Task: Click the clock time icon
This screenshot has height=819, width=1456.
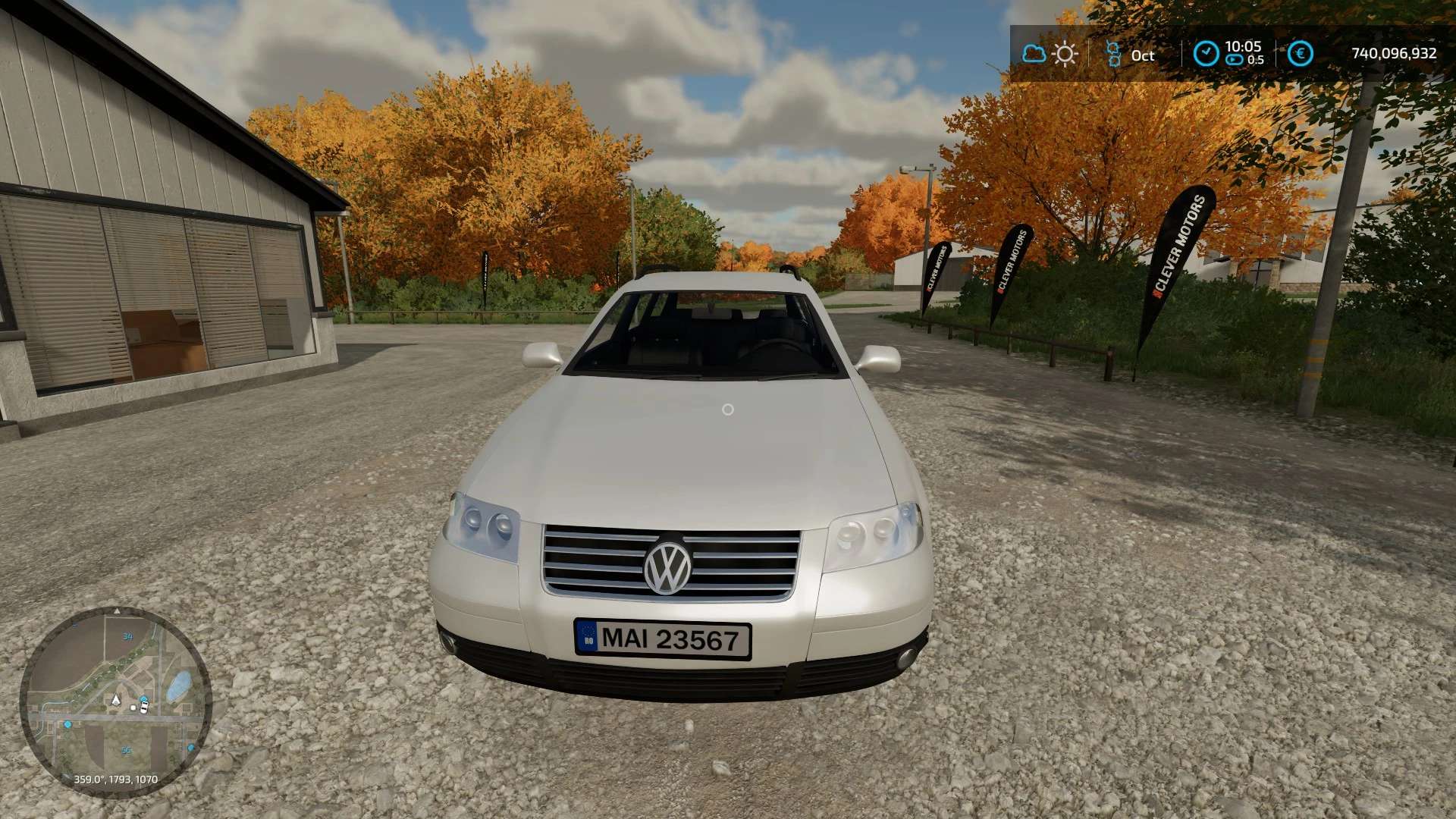Action: point(1206,54)
